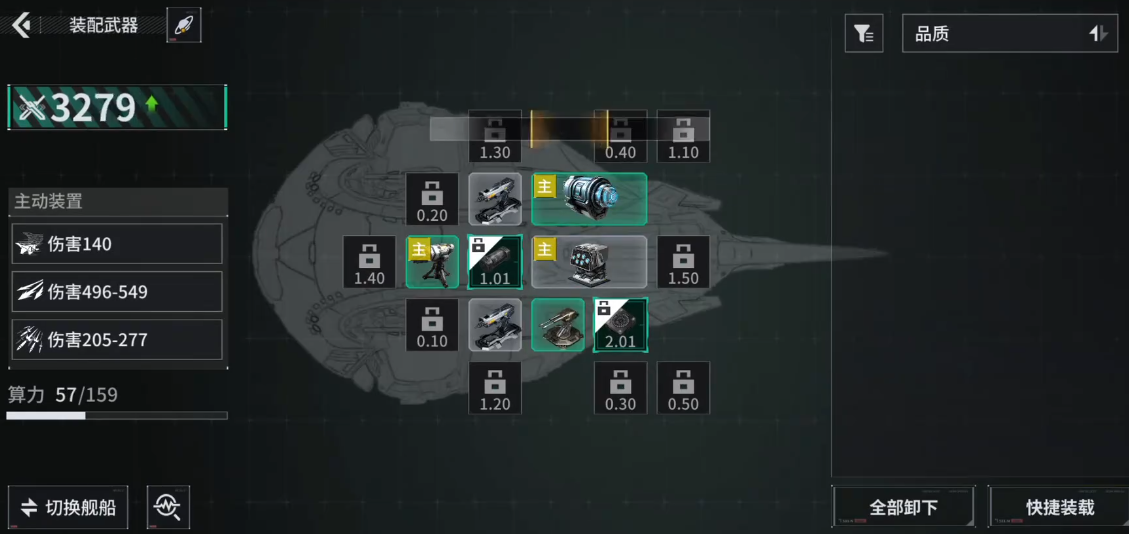The height and width of the screenshot is (534, 1129).
Task: Open the chart analysis magnifier icon
Action: (x=168, y=507)
